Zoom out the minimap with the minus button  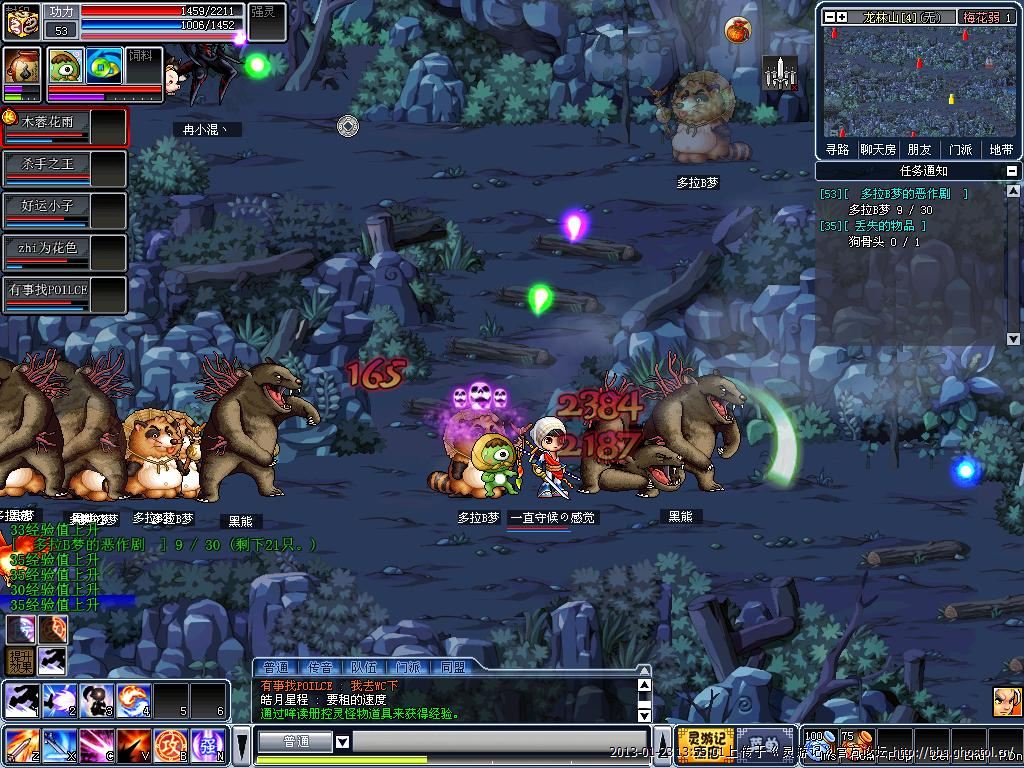point(828,17)
